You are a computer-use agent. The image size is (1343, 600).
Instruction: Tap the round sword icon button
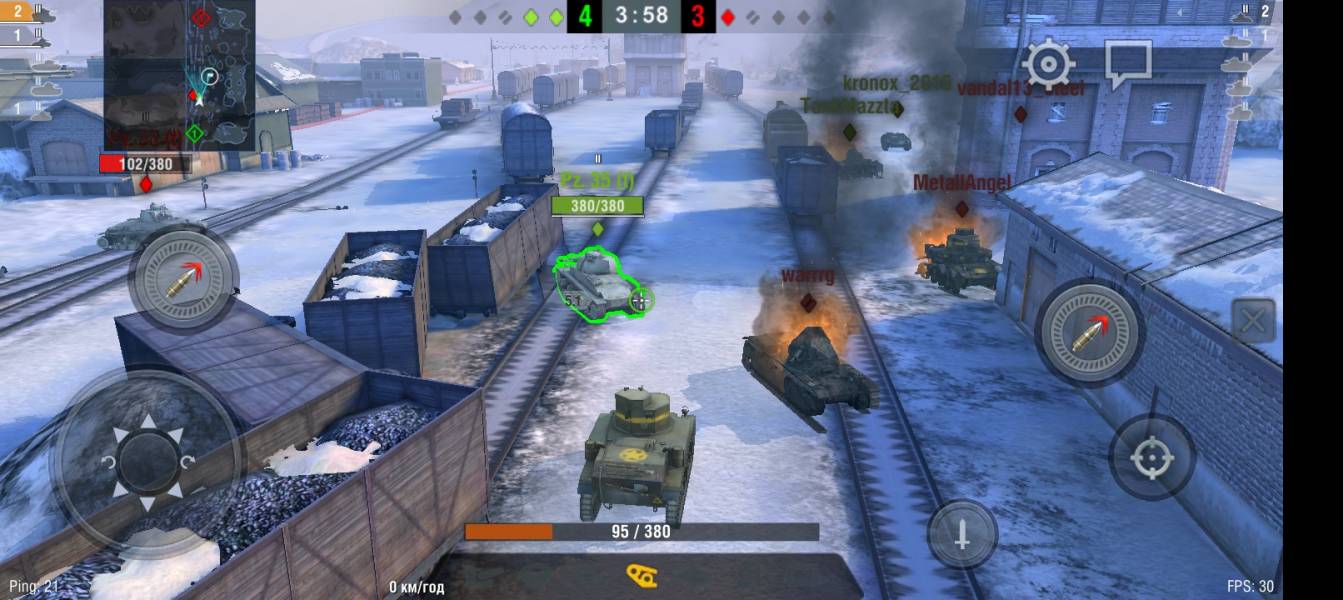click(962, 535)
